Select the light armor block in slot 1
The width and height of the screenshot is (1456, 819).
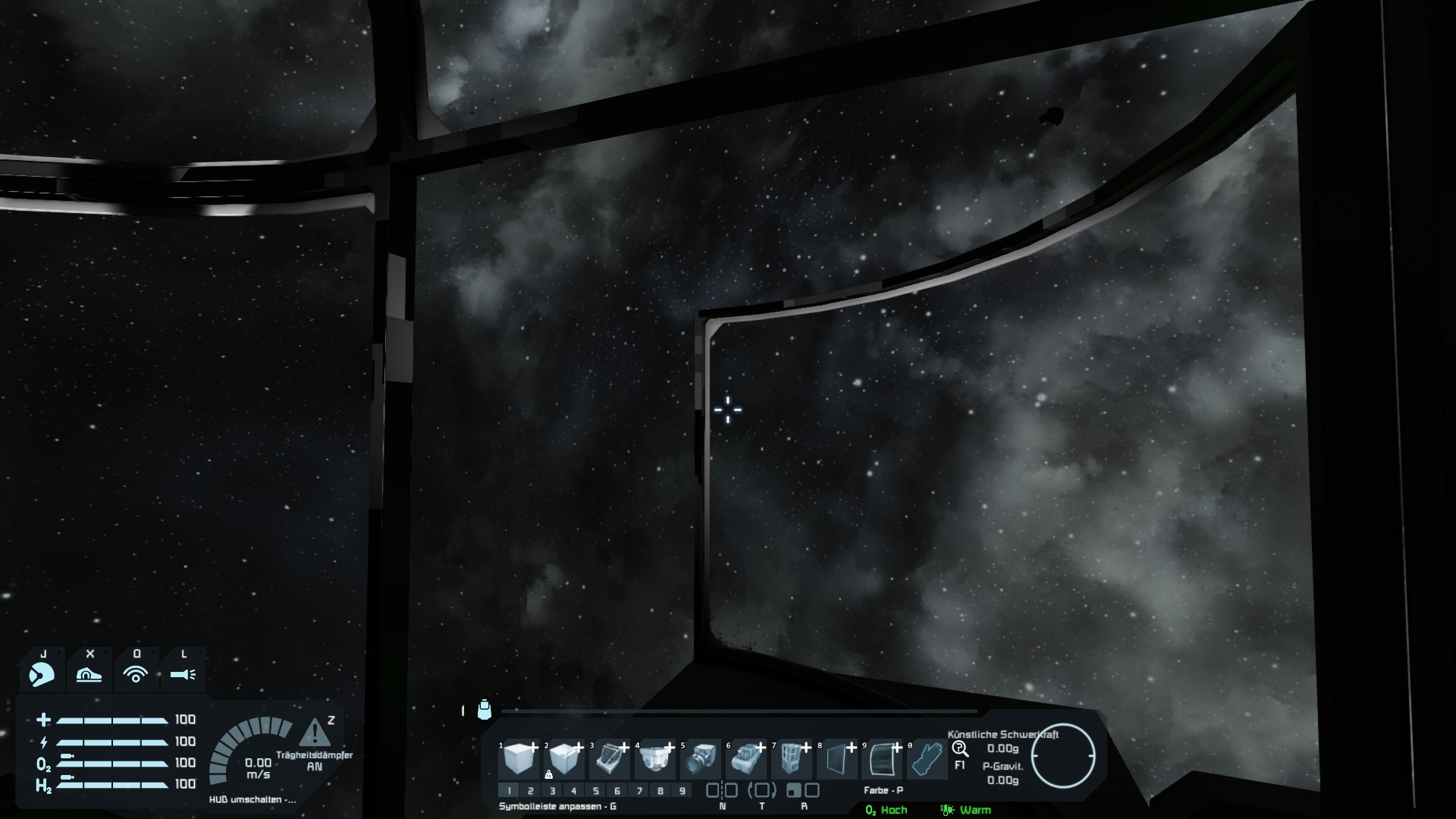[x=519, y=758]
